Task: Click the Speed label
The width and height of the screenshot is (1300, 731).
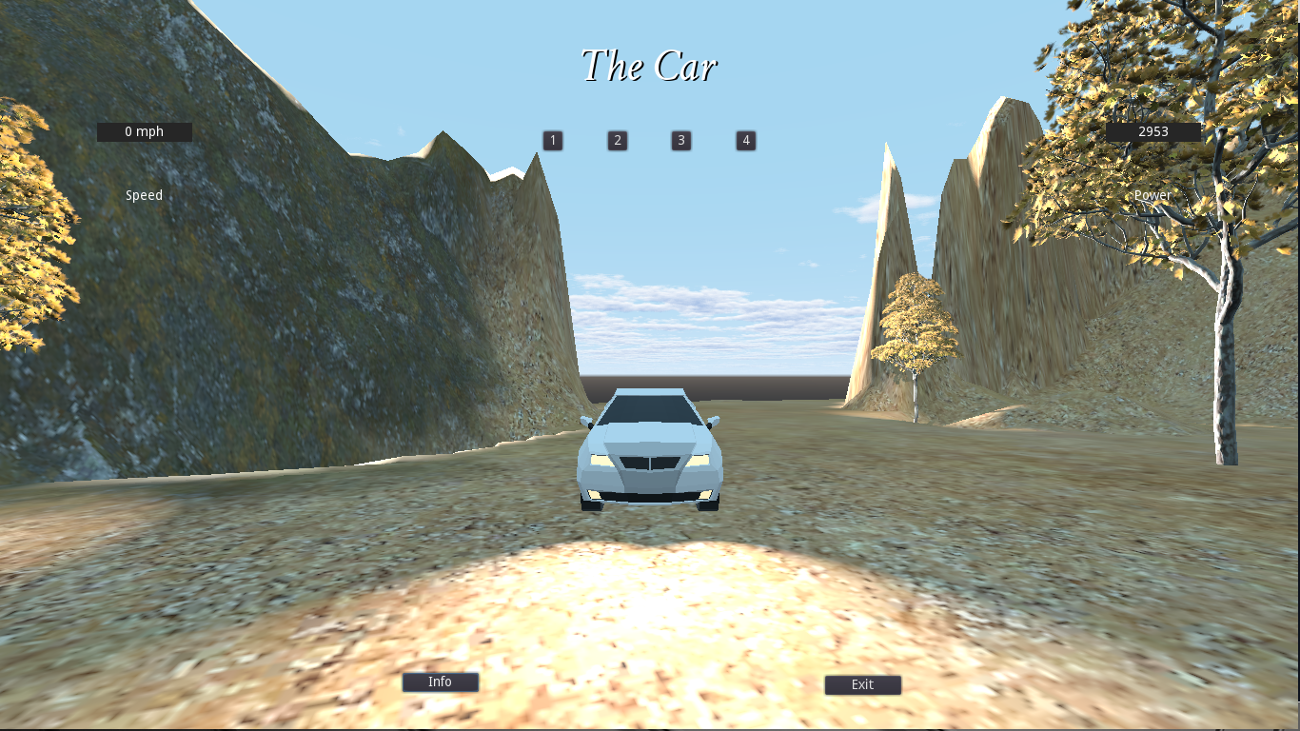Action: 143,195
